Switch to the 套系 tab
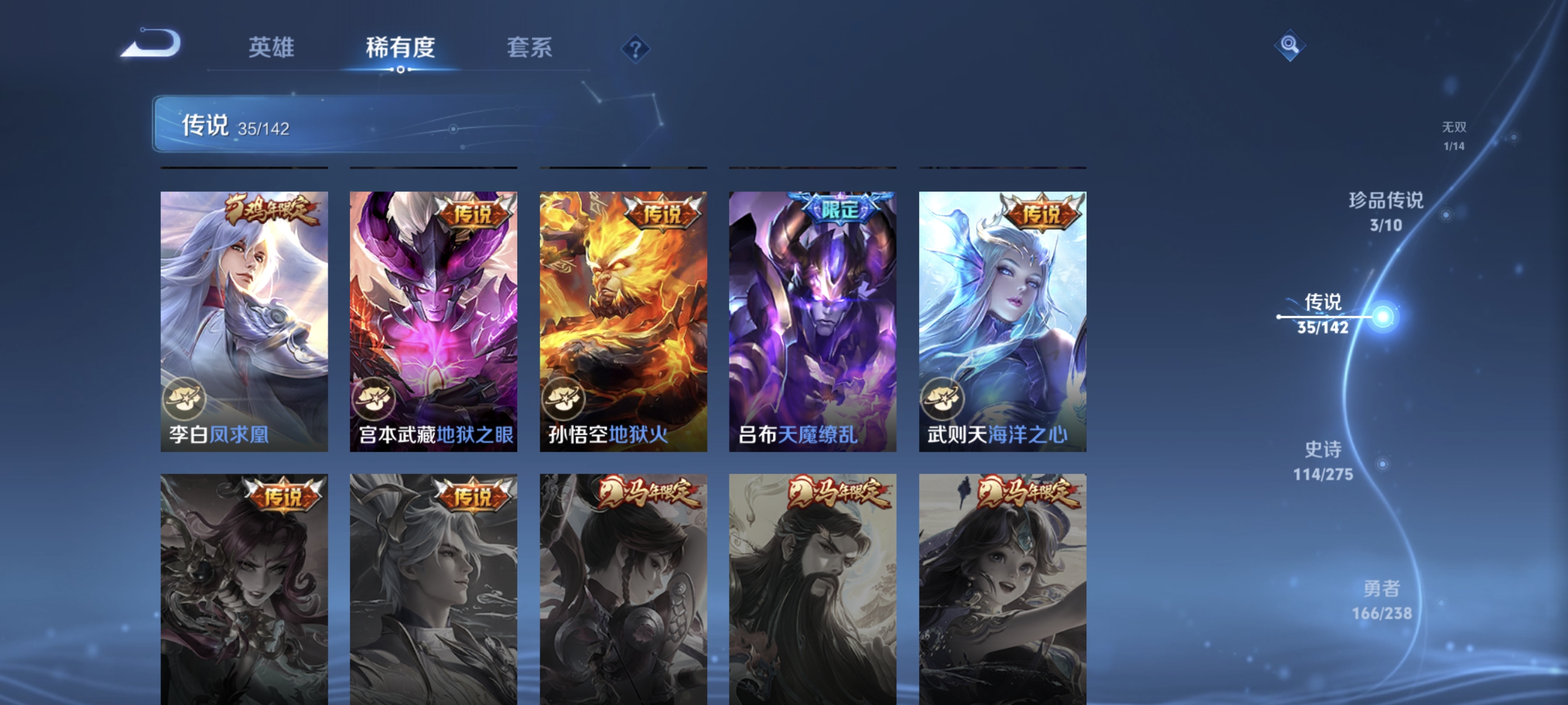 [531, 48]
